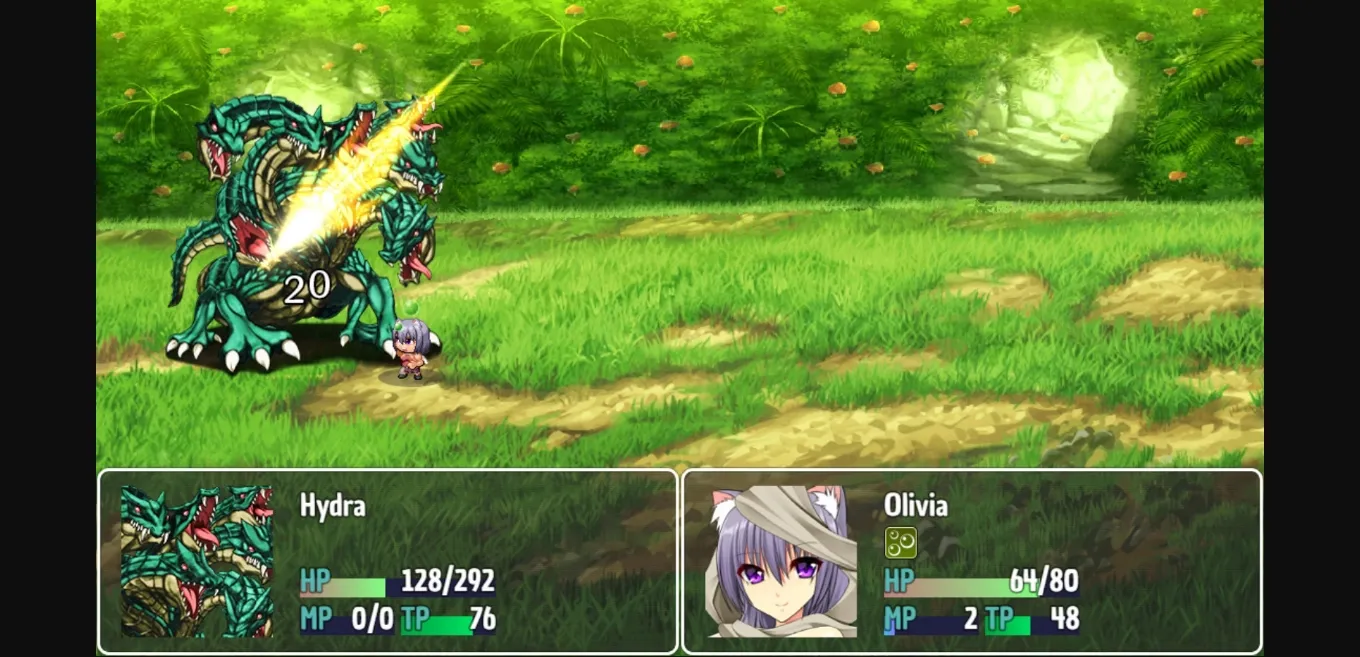
Task: Select the Hydra enemy portrait
Action: tap(197, 561)
